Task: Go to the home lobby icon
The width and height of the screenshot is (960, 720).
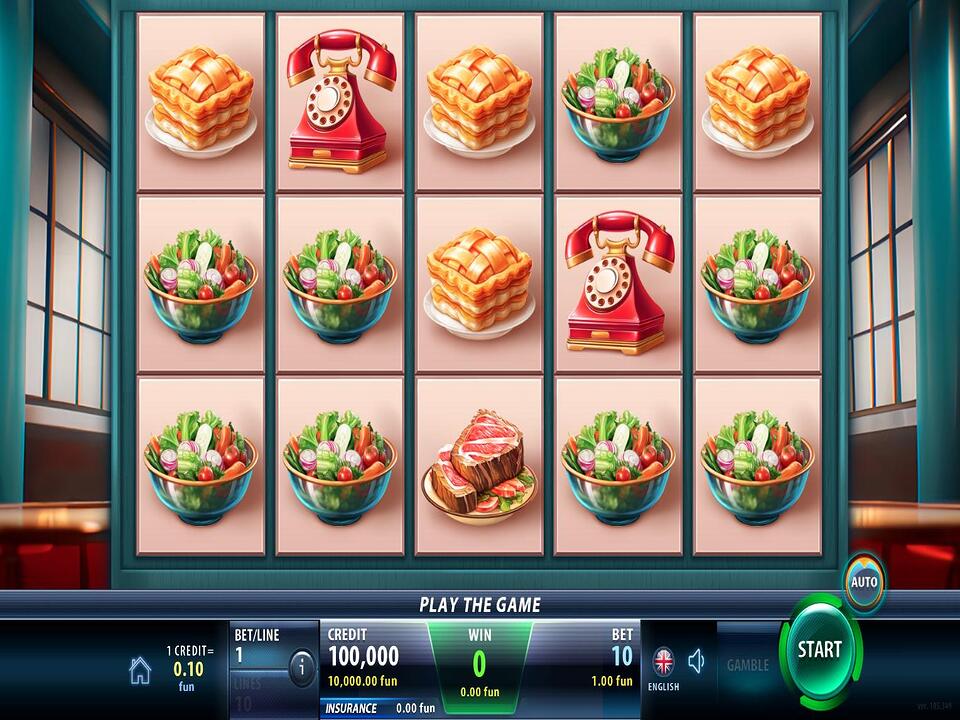Action: 140,671
